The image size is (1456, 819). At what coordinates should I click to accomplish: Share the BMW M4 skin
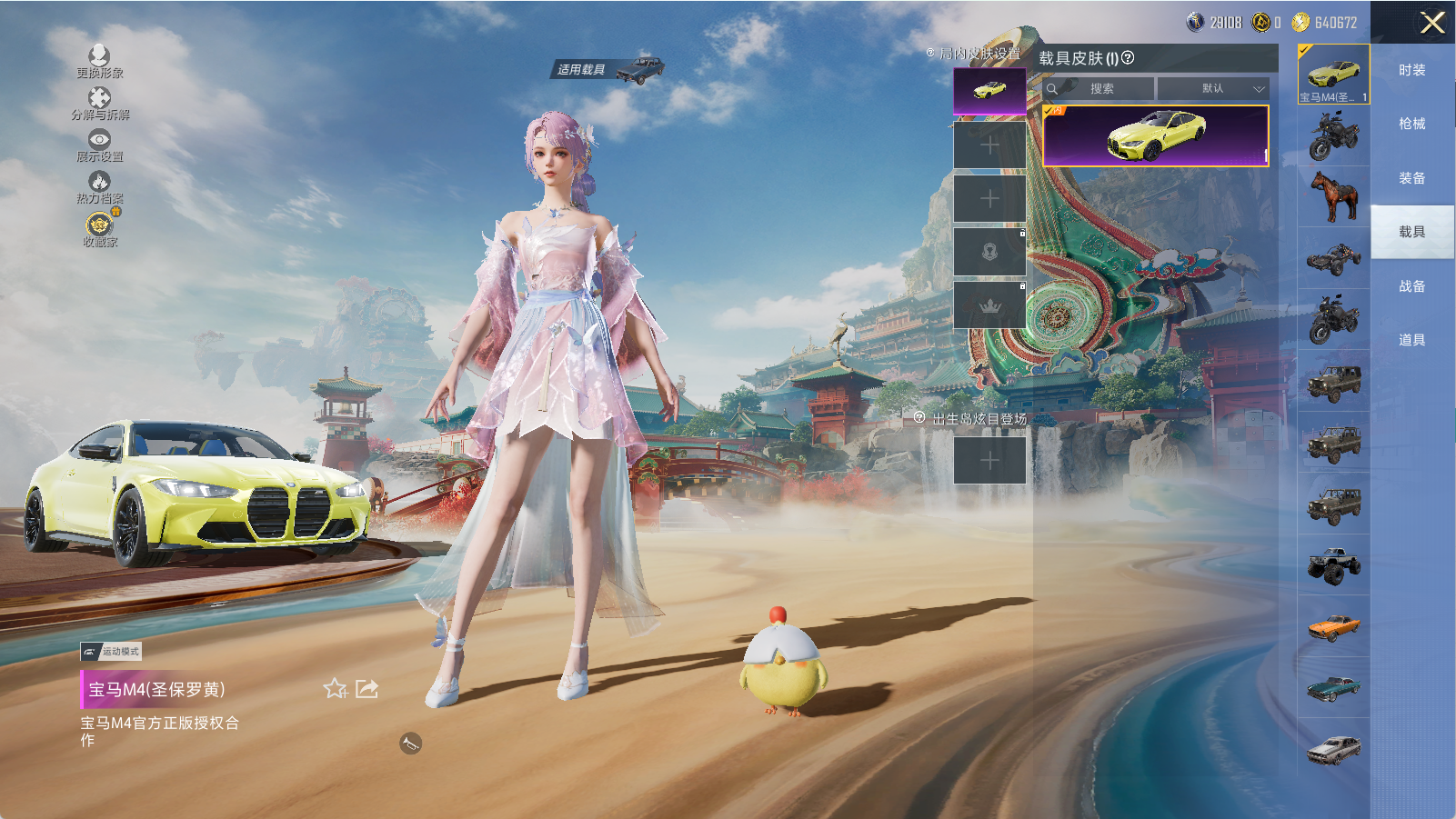point(367,689)
